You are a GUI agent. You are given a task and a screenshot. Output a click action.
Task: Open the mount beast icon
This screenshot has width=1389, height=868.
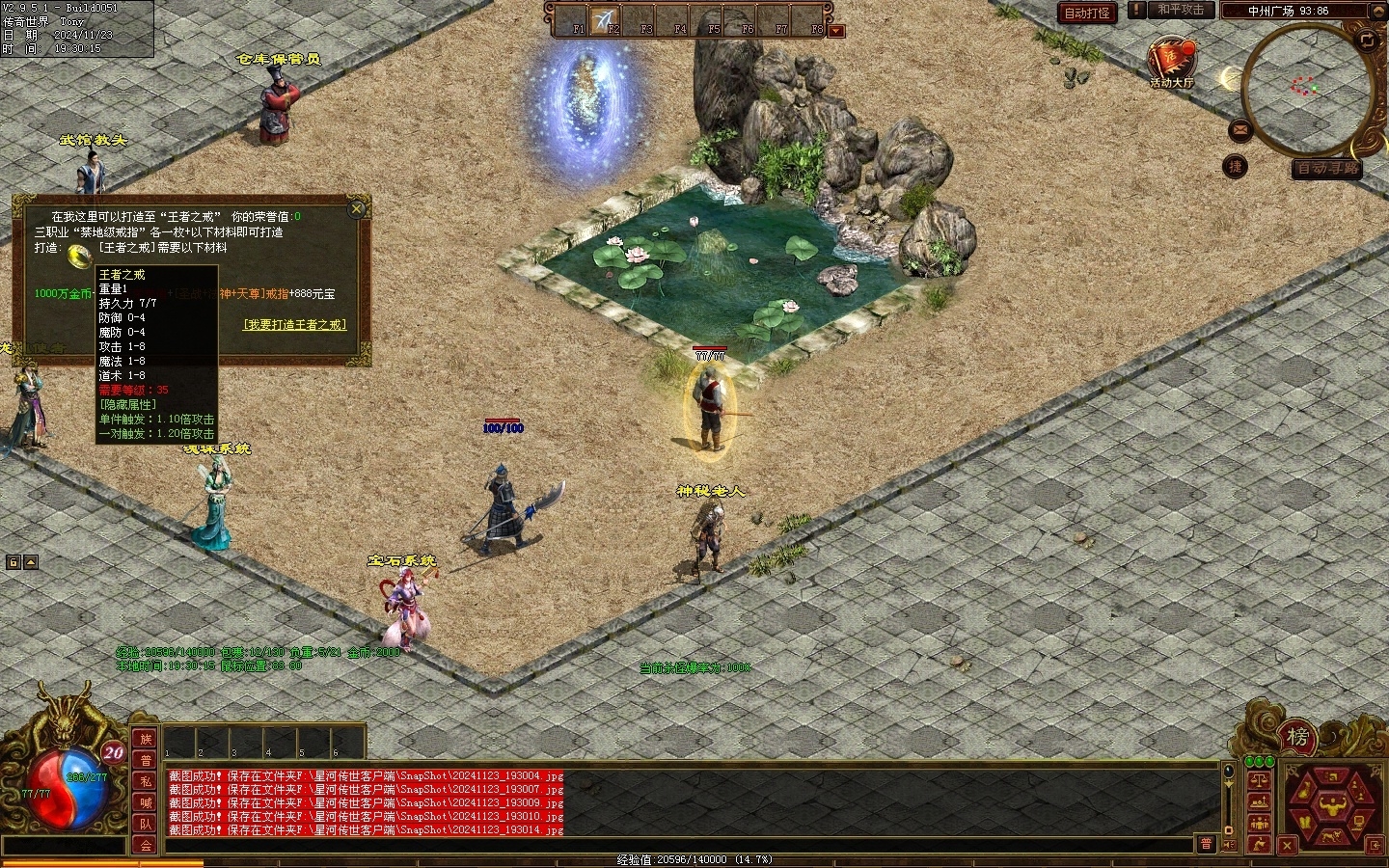[1334, 834]
